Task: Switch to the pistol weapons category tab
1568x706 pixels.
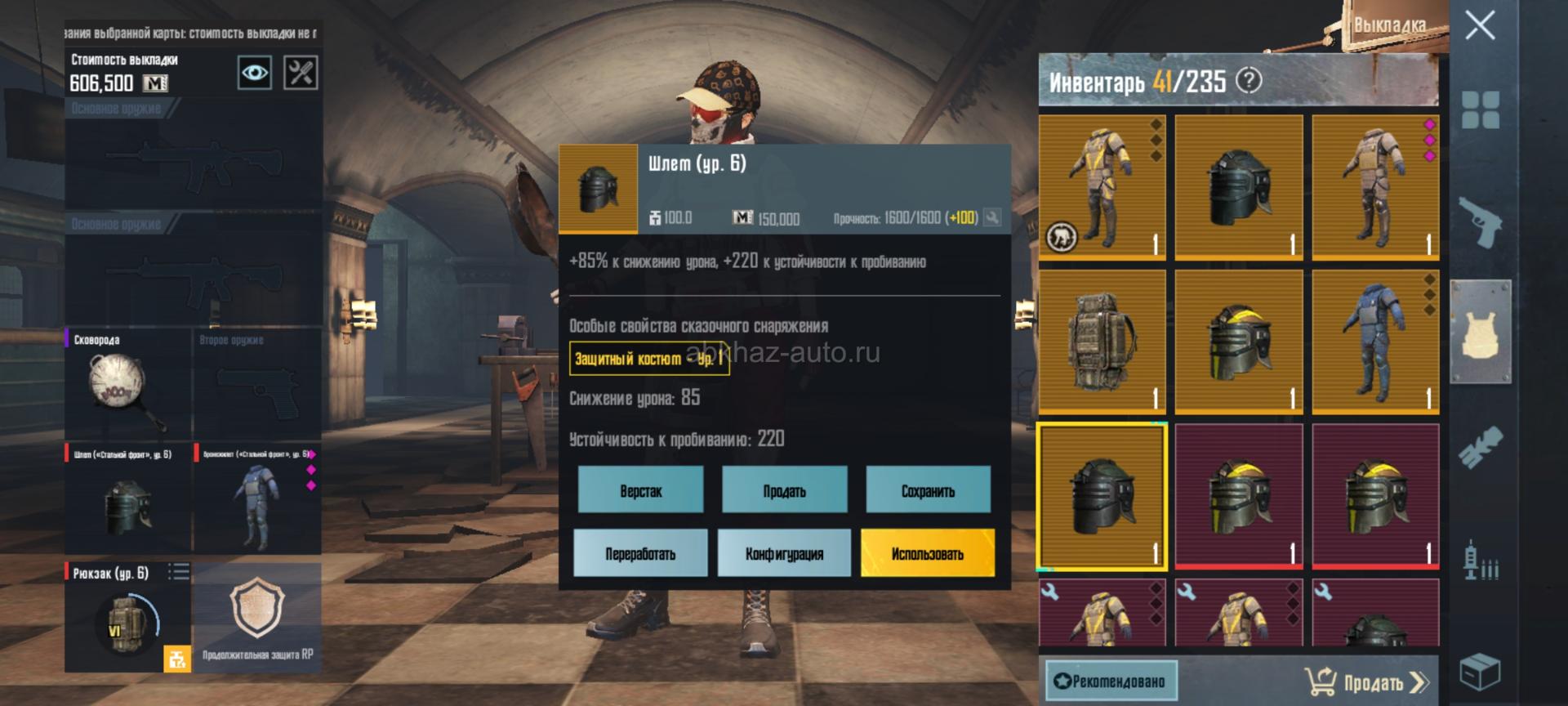Action: [x=1480, y=221]
